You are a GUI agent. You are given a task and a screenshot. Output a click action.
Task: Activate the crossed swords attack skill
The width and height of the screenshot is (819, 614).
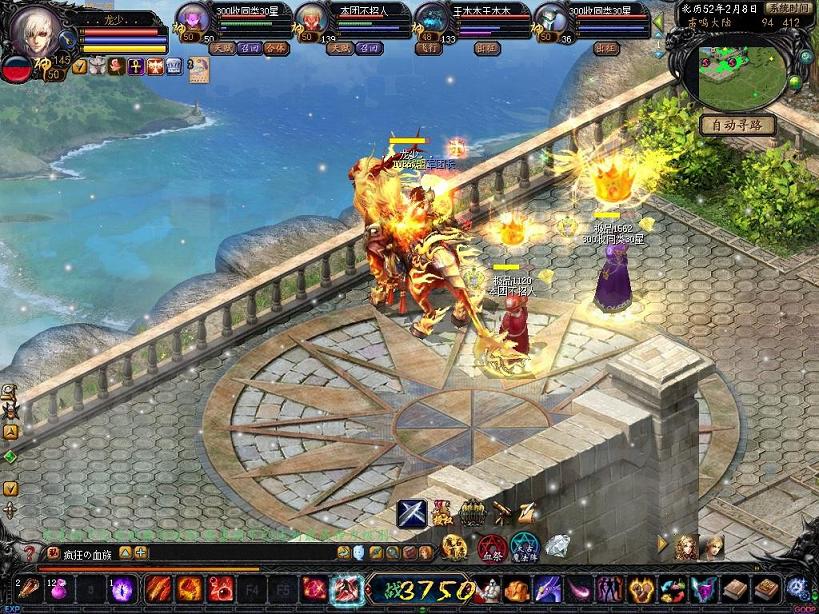click(411, 513)
